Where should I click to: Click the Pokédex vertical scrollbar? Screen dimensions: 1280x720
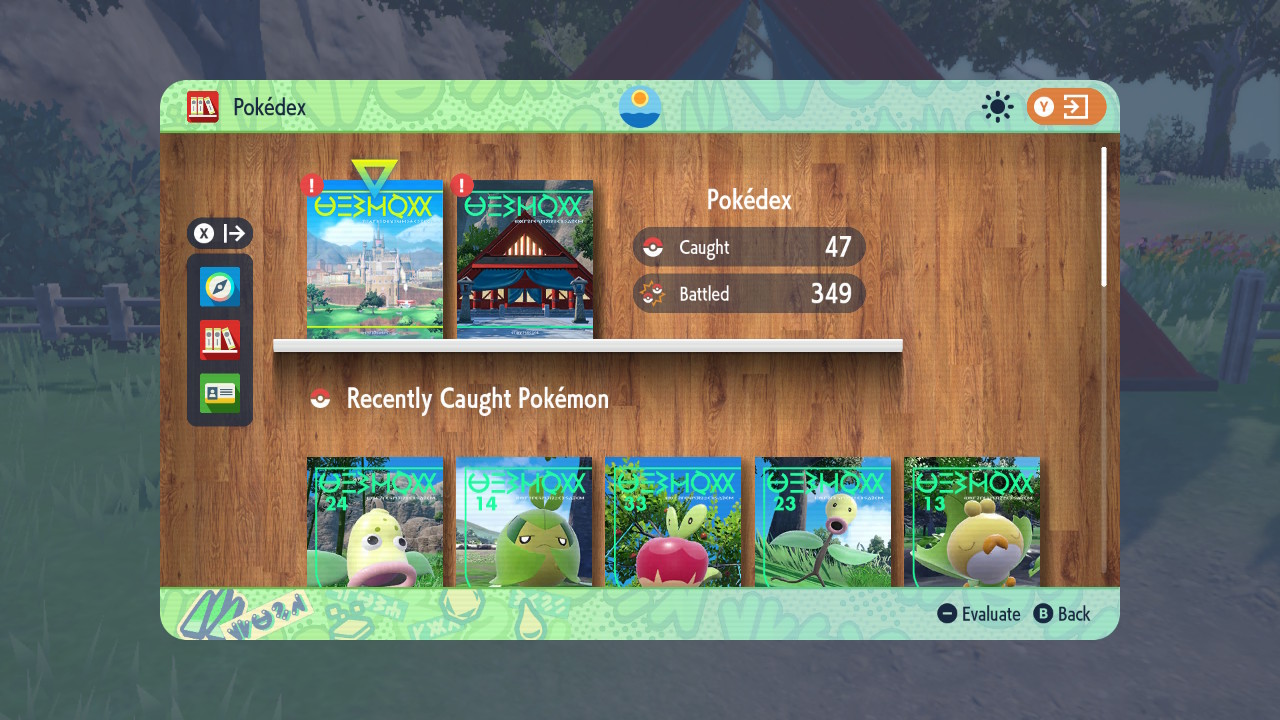[x=1104, y=217]
